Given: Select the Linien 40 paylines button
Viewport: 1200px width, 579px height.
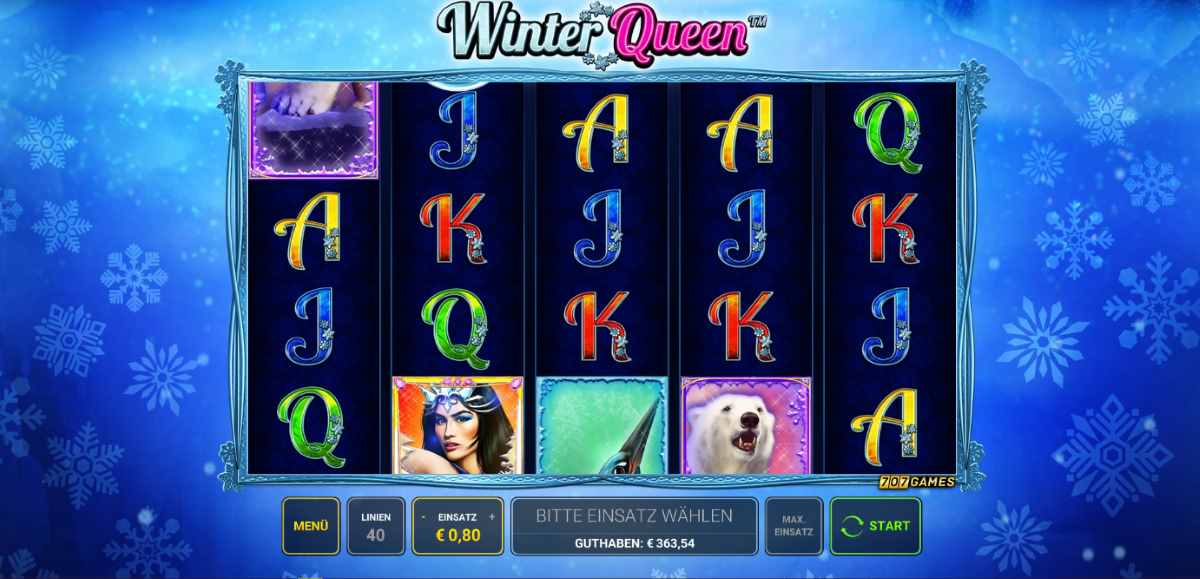Looking at the screenshot, I should tap(376, 525).
